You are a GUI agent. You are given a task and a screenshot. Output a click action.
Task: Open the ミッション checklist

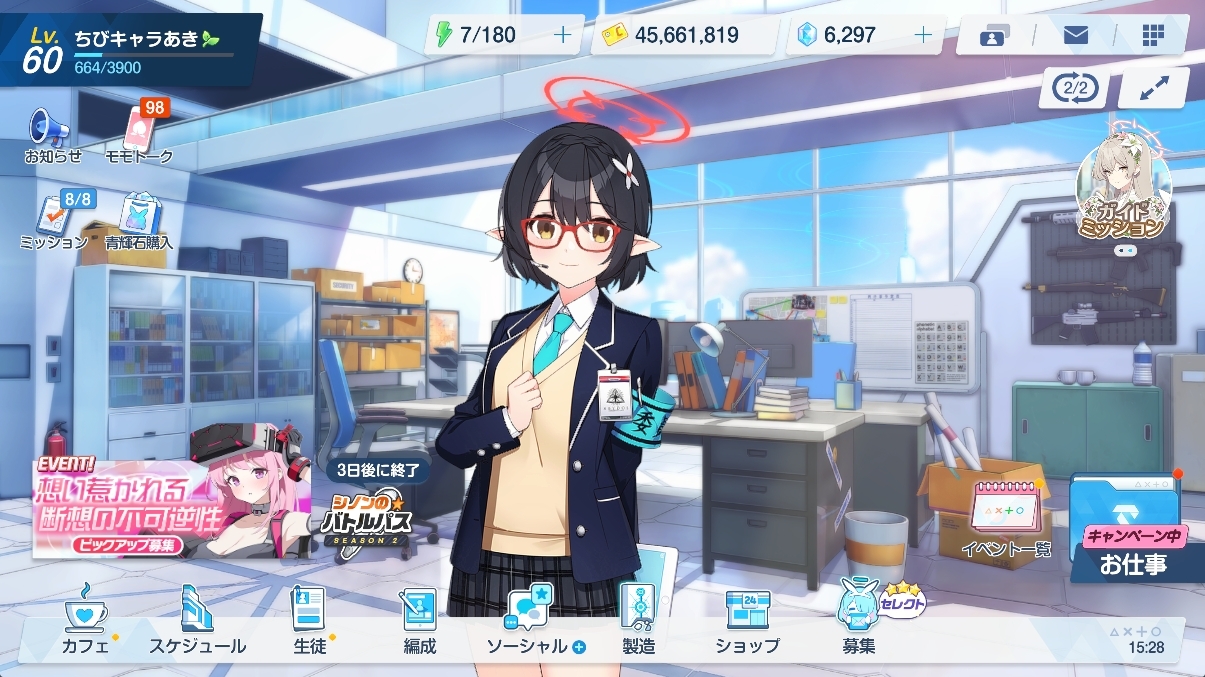coord(54,219)
